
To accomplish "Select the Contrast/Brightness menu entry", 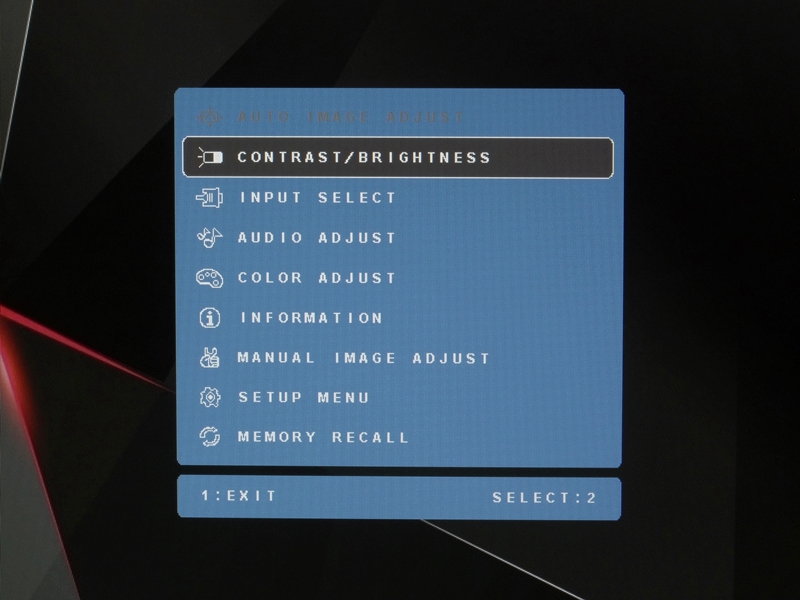I will point(364,157).
